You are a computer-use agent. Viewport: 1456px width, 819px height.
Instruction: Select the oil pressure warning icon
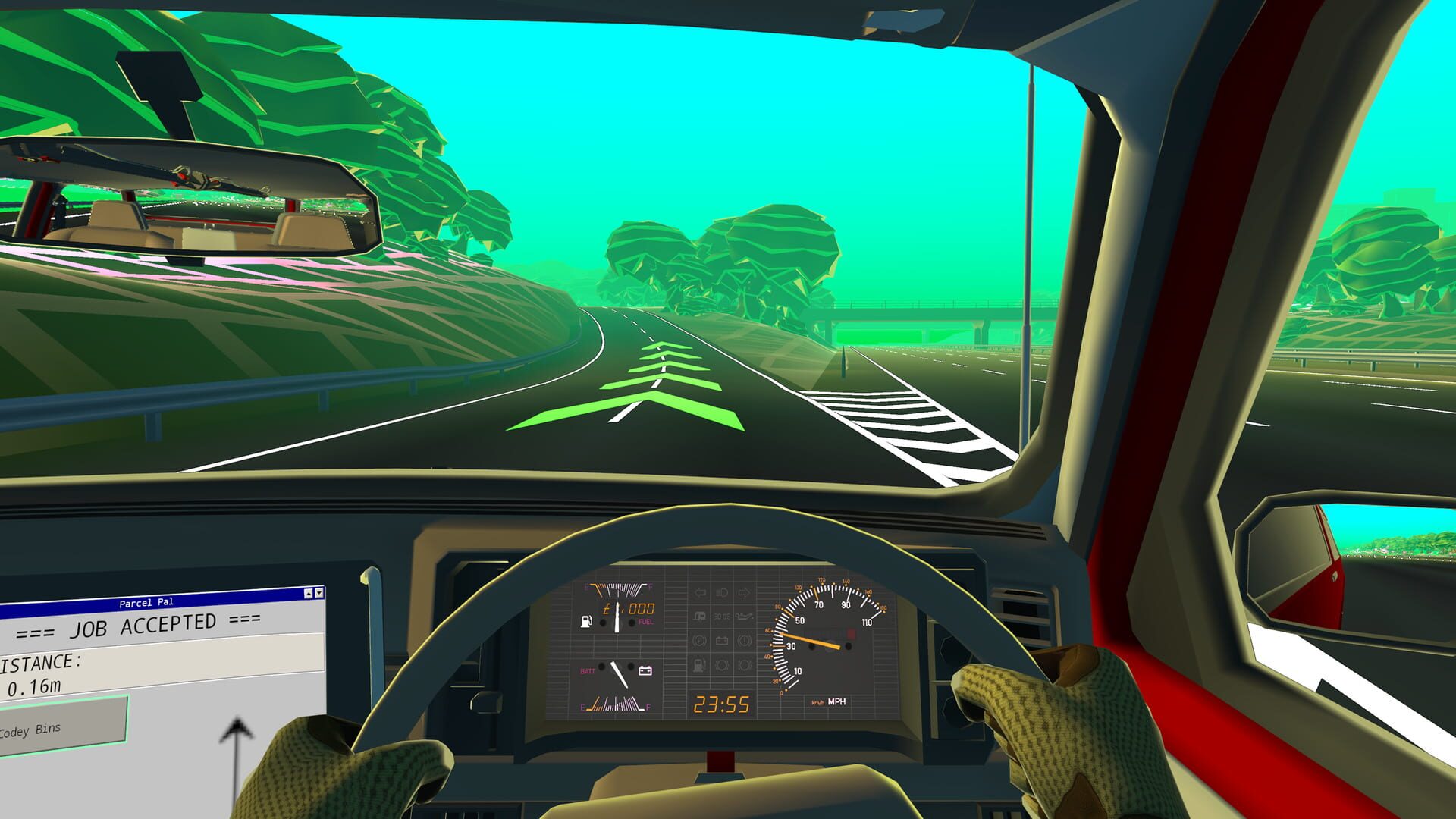pos(745,616)
